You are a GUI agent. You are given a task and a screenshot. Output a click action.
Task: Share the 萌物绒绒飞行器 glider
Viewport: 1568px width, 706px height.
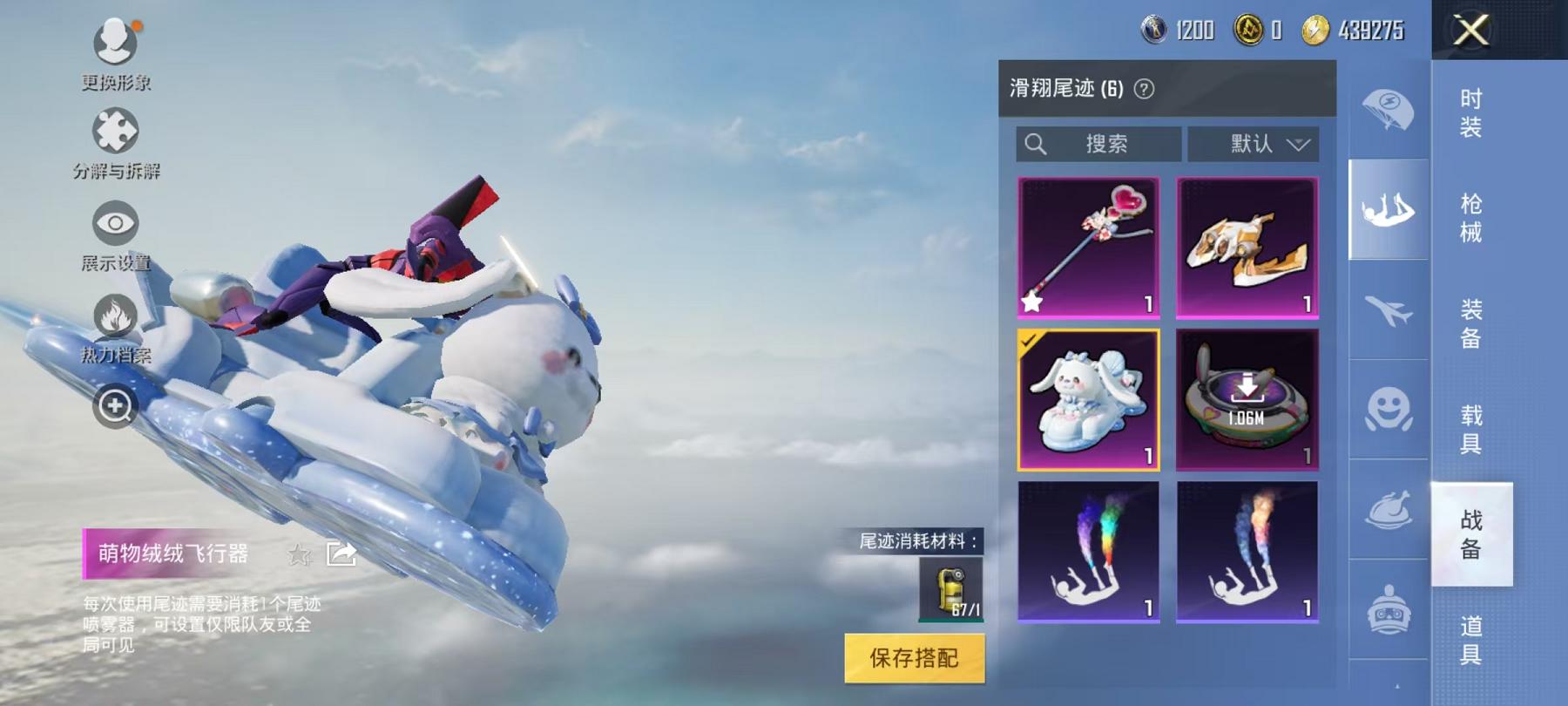click(x=341, y=553)
